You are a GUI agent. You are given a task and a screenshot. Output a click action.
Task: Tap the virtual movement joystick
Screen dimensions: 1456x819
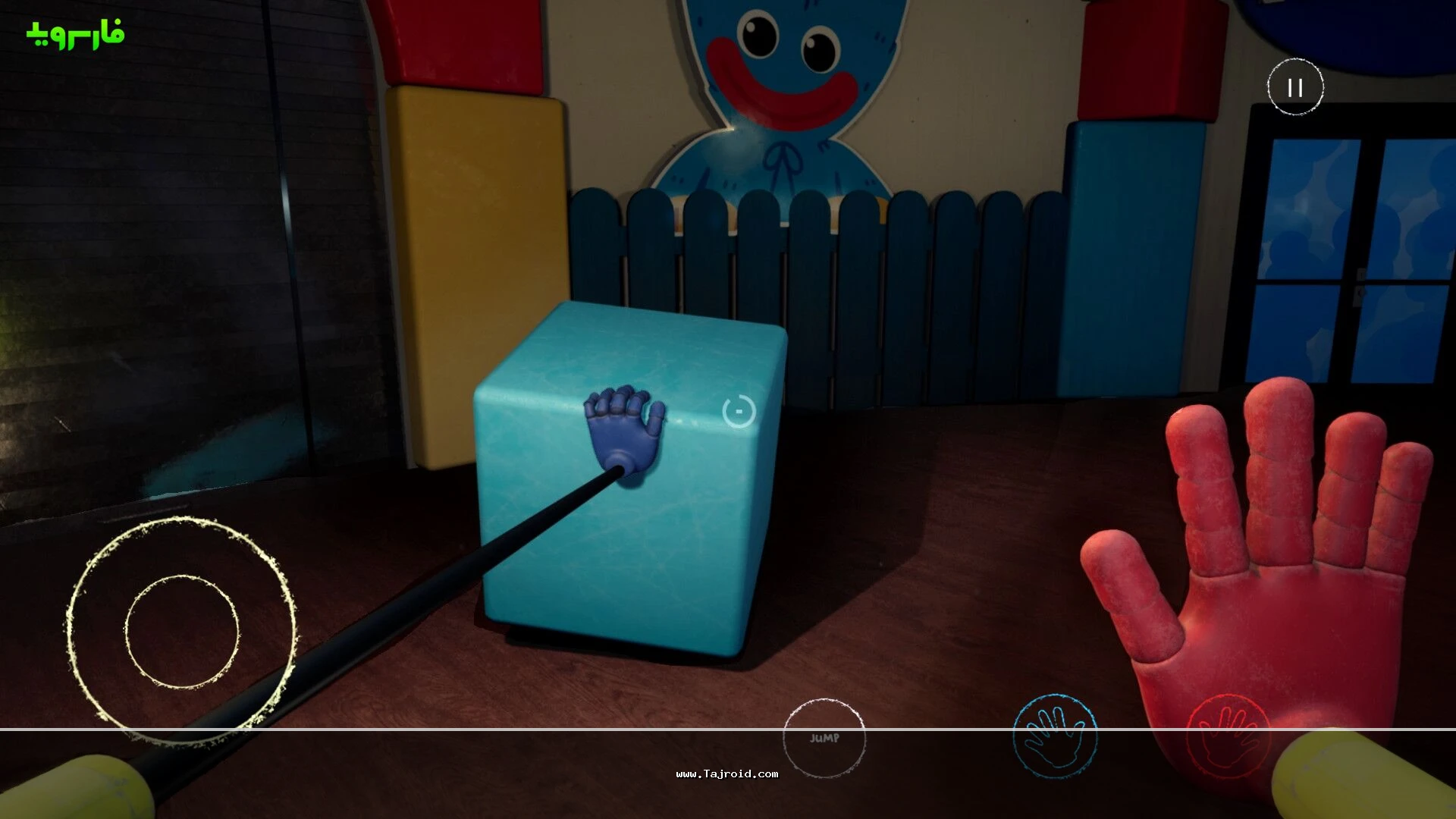(182, 631)
